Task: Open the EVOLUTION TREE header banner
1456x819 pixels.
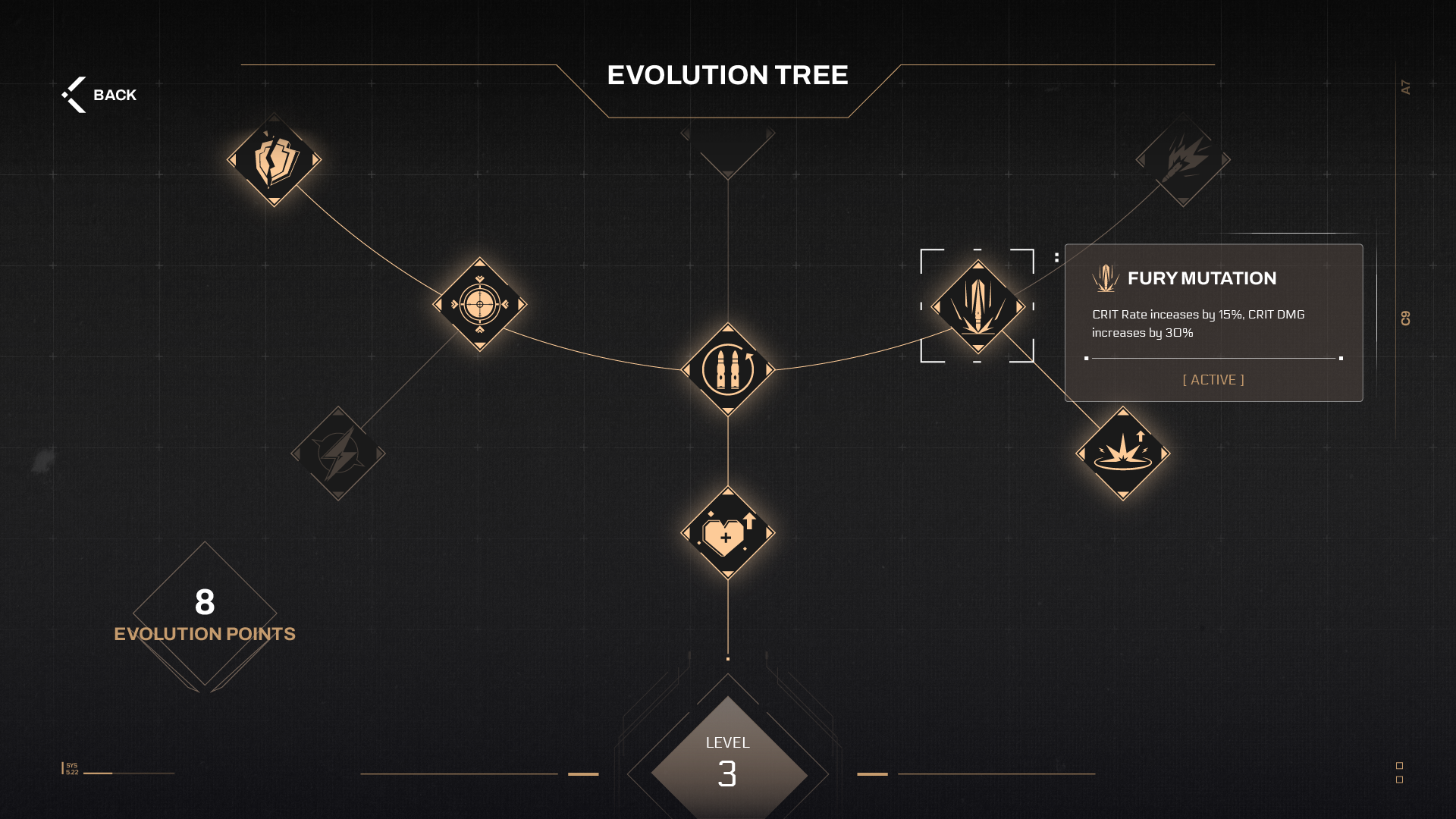Action: 726,75
